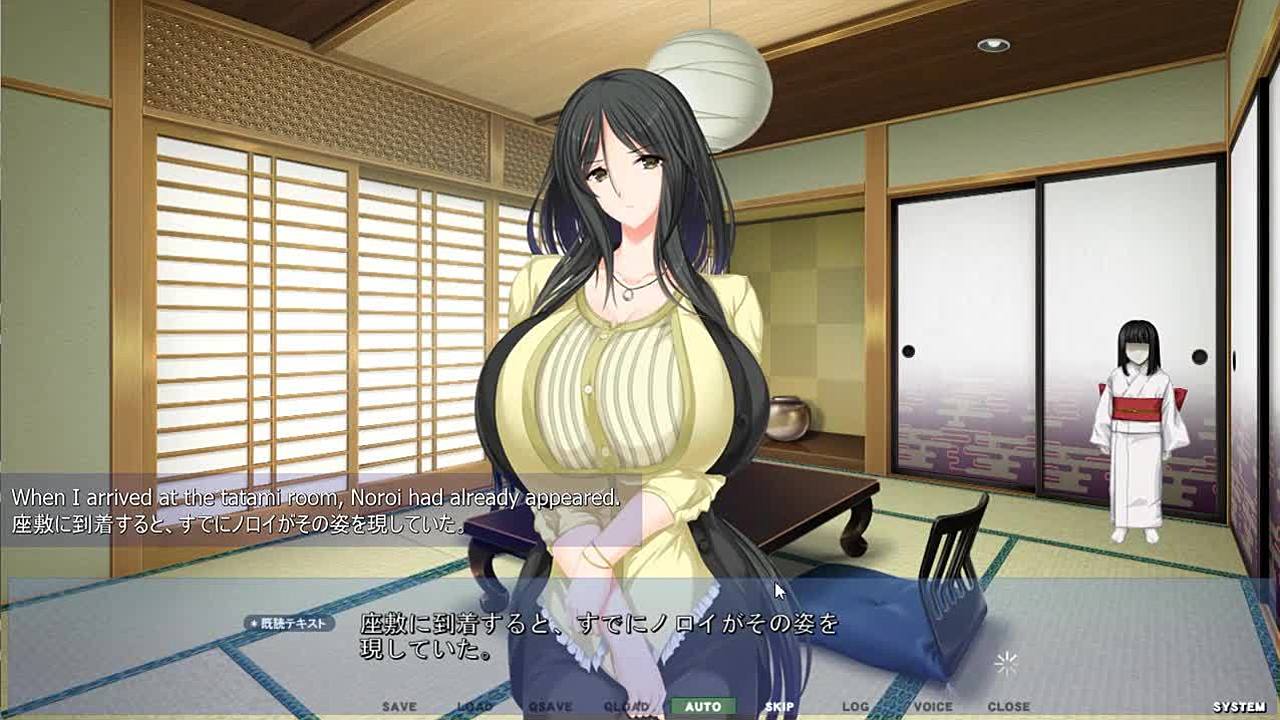Open the SYSTEM settings menu
This screenshot has width=1280, height=720.
tap(1238, 707)
